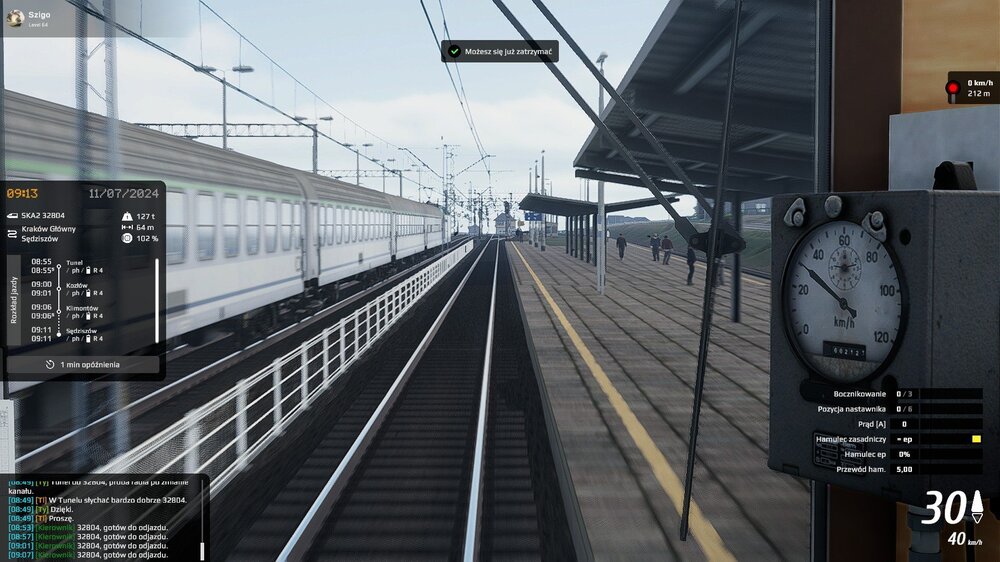Select the Sędziszów stop in the timetable

81,331
